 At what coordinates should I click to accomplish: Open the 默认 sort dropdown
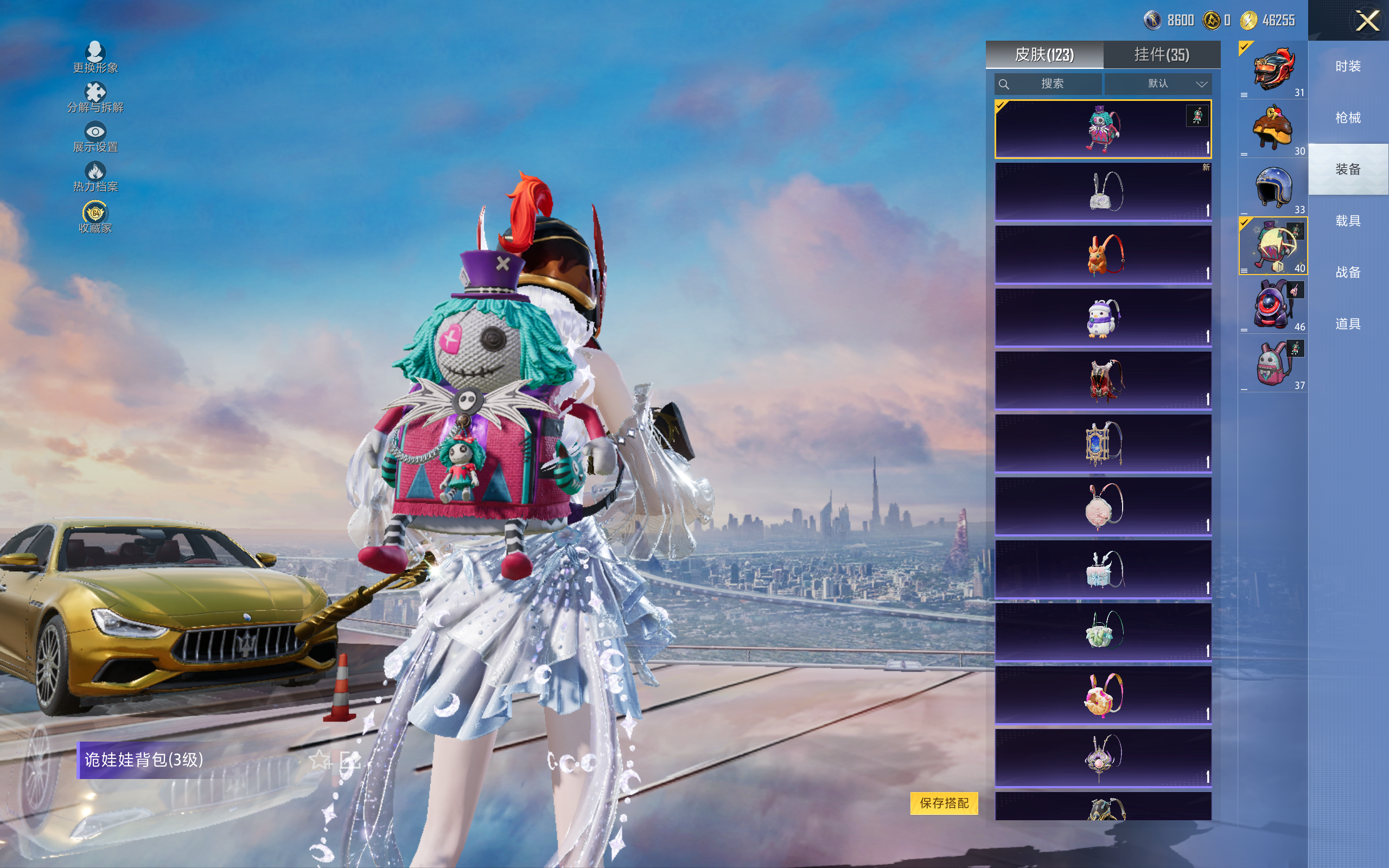coord(1158,84)
